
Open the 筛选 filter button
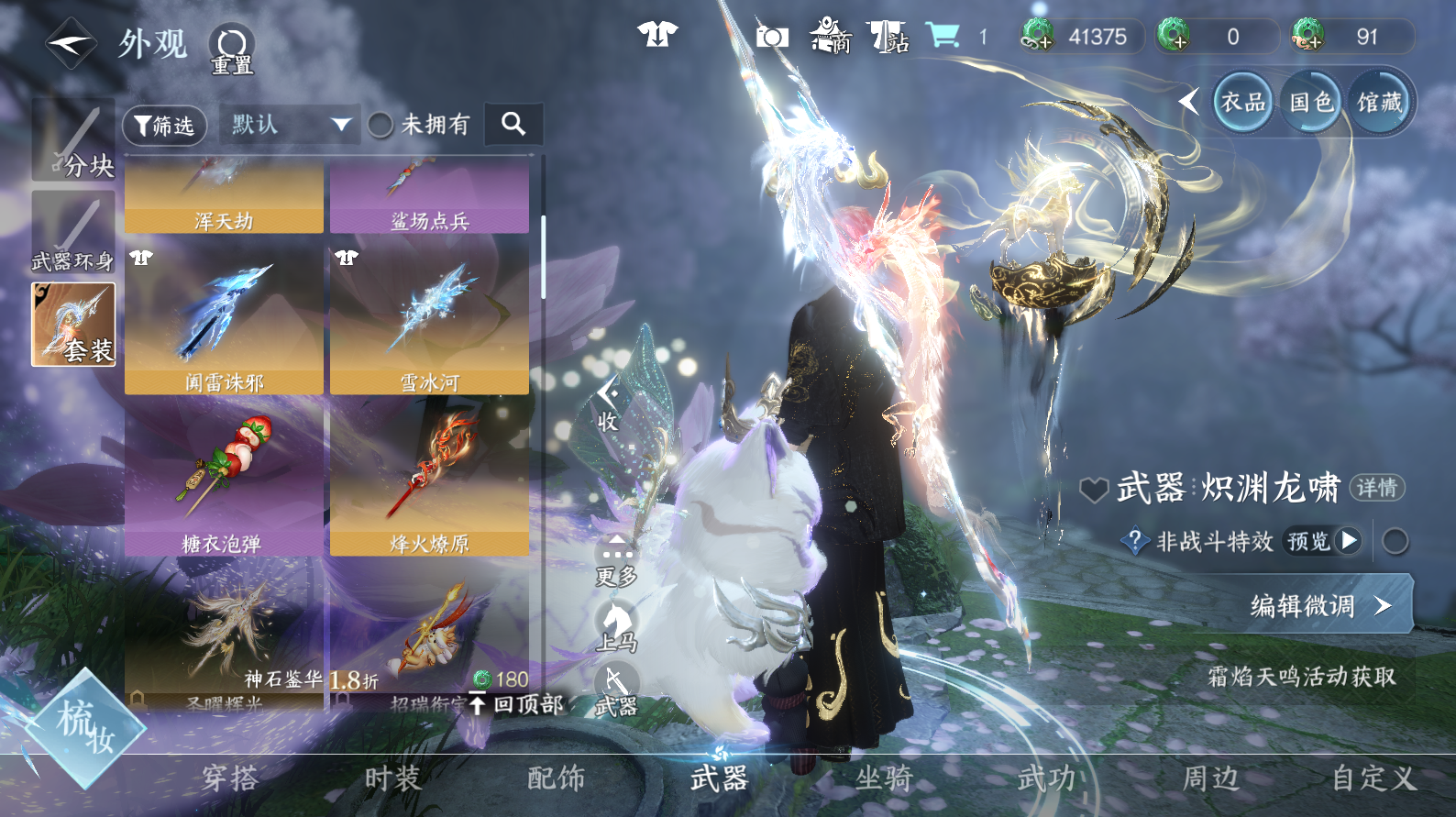click(x=165, y=125)
